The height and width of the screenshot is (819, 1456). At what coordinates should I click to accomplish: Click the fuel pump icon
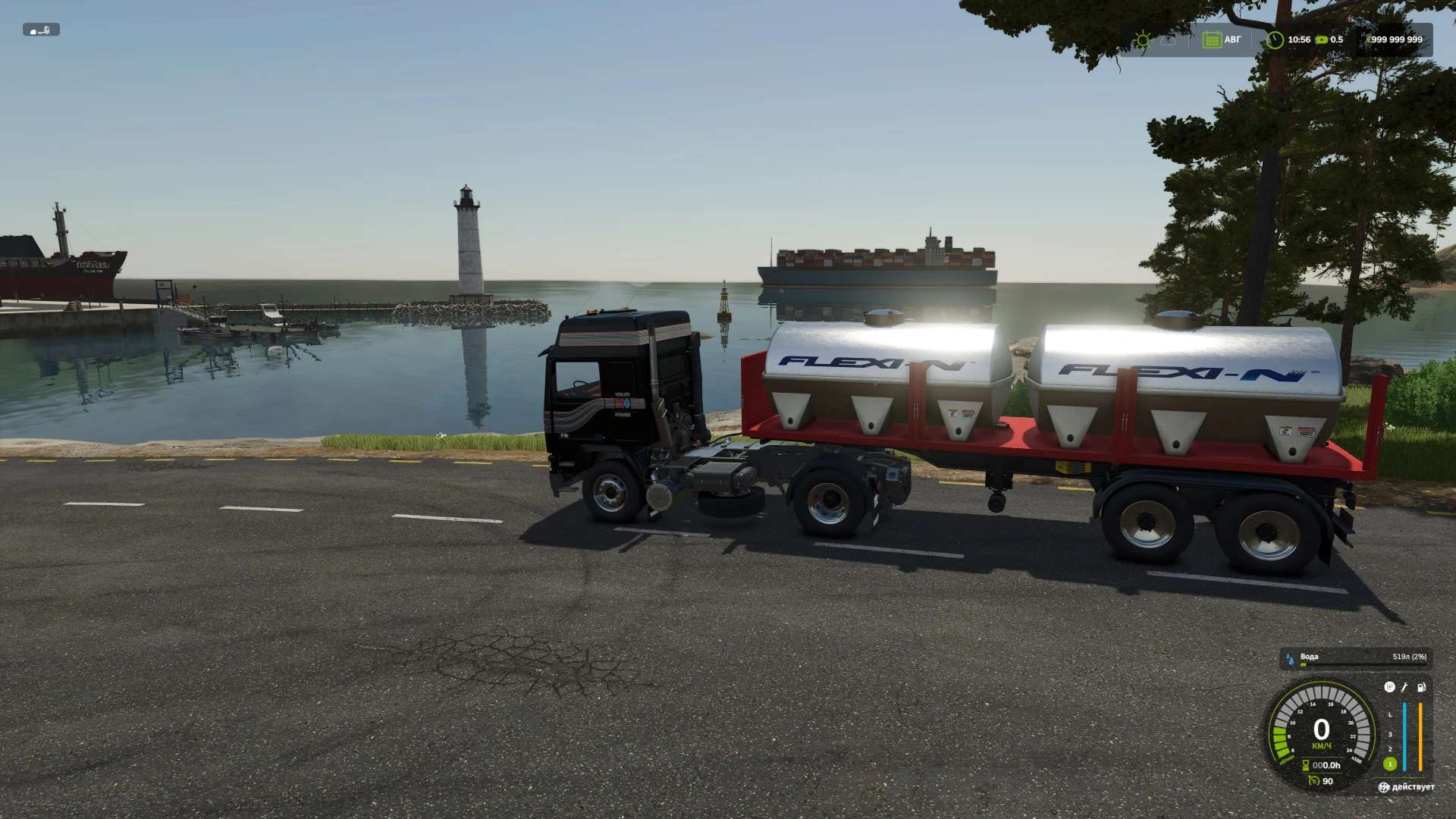pyautogui.click(x=1421, y=687)
